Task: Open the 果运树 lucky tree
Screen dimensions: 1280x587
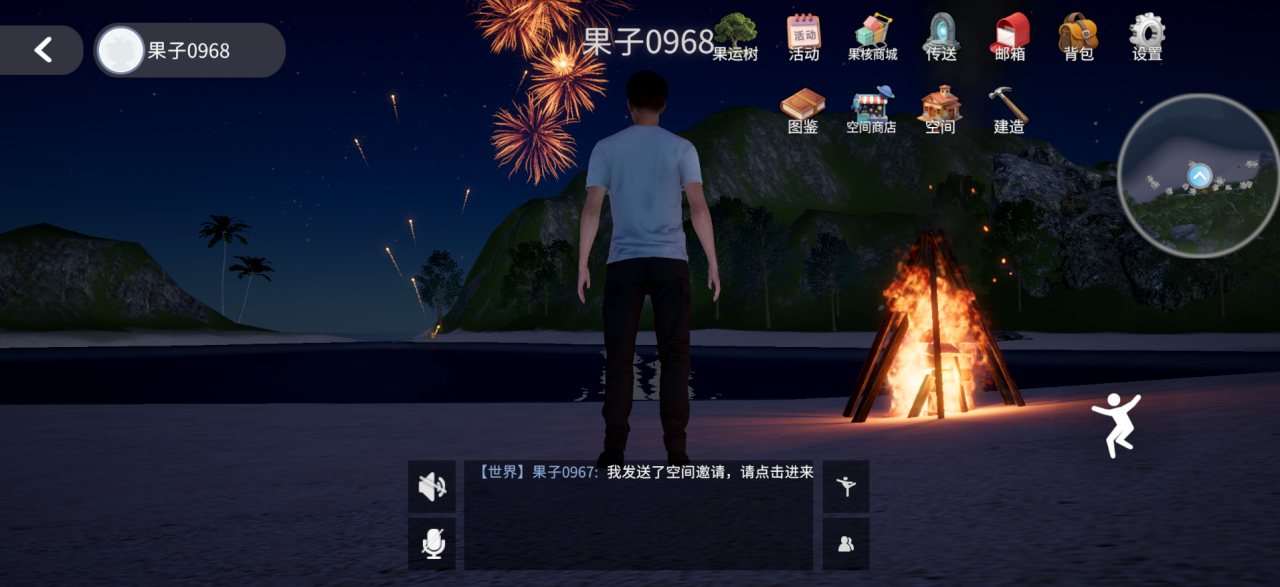Action: [x=735, y=37]
